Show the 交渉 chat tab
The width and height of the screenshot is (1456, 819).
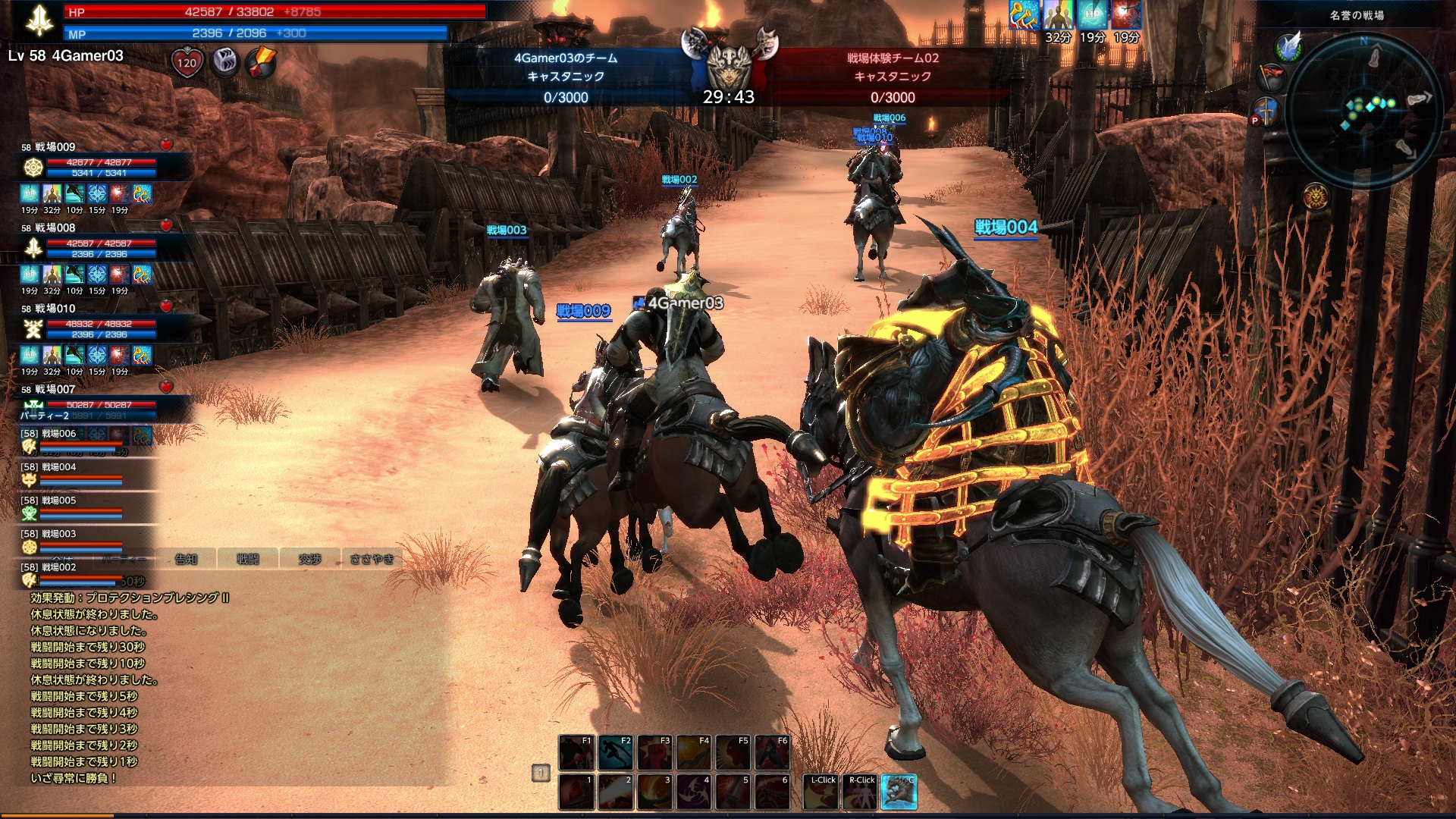309,559
